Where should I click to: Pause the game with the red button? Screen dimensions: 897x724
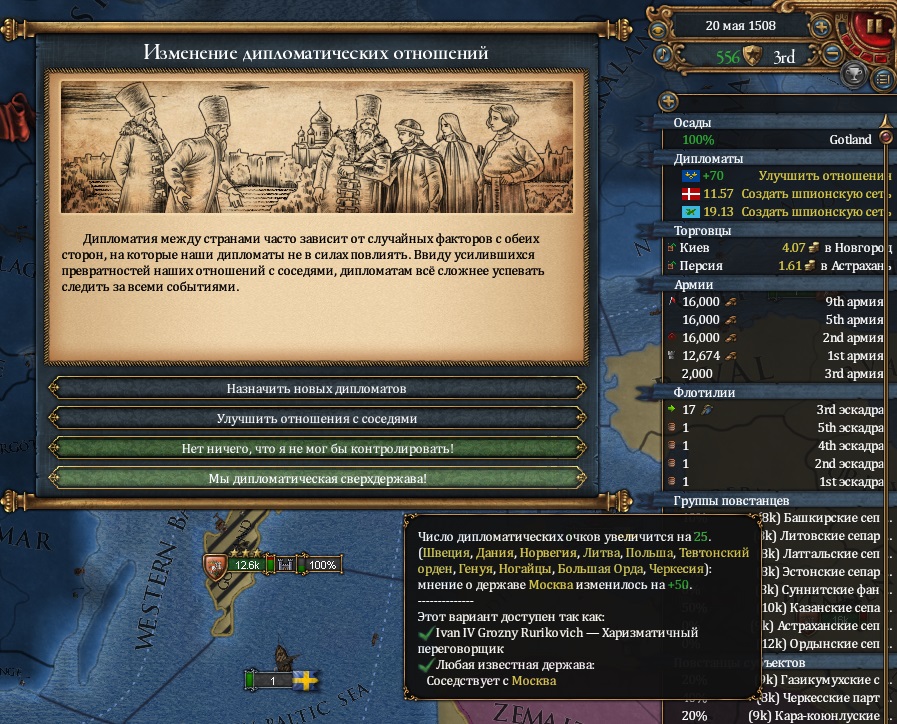coord(873,26)
